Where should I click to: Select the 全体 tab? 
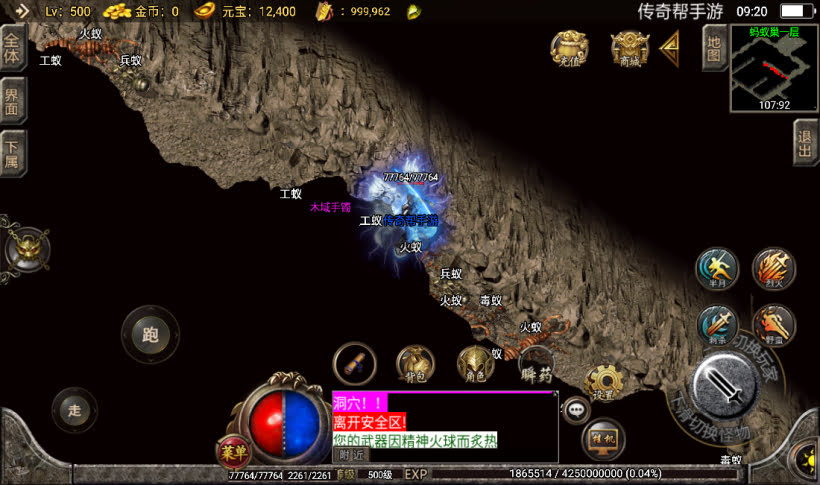[x=13, y=49]
